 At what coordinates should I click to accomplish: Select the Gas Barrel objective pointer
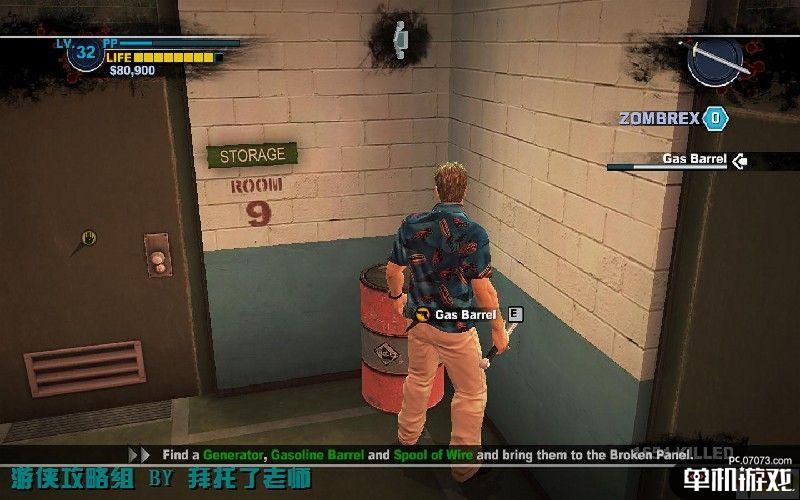[x=740, y=159]
